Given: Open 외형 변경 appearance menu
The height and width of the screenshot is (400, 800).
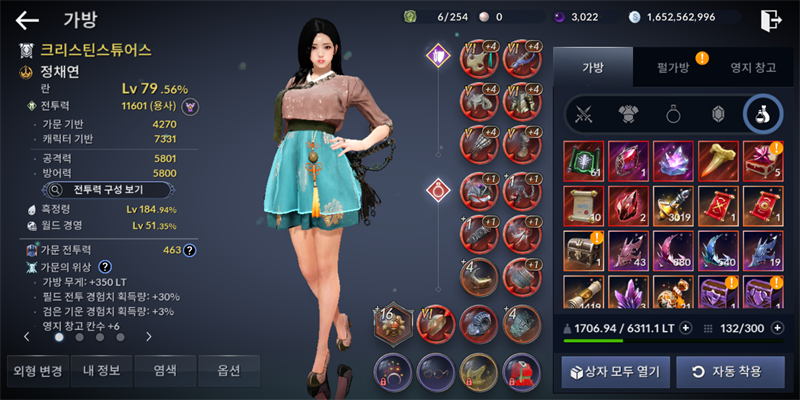Looking at the screenshot, I should click(x=38, y=371).
